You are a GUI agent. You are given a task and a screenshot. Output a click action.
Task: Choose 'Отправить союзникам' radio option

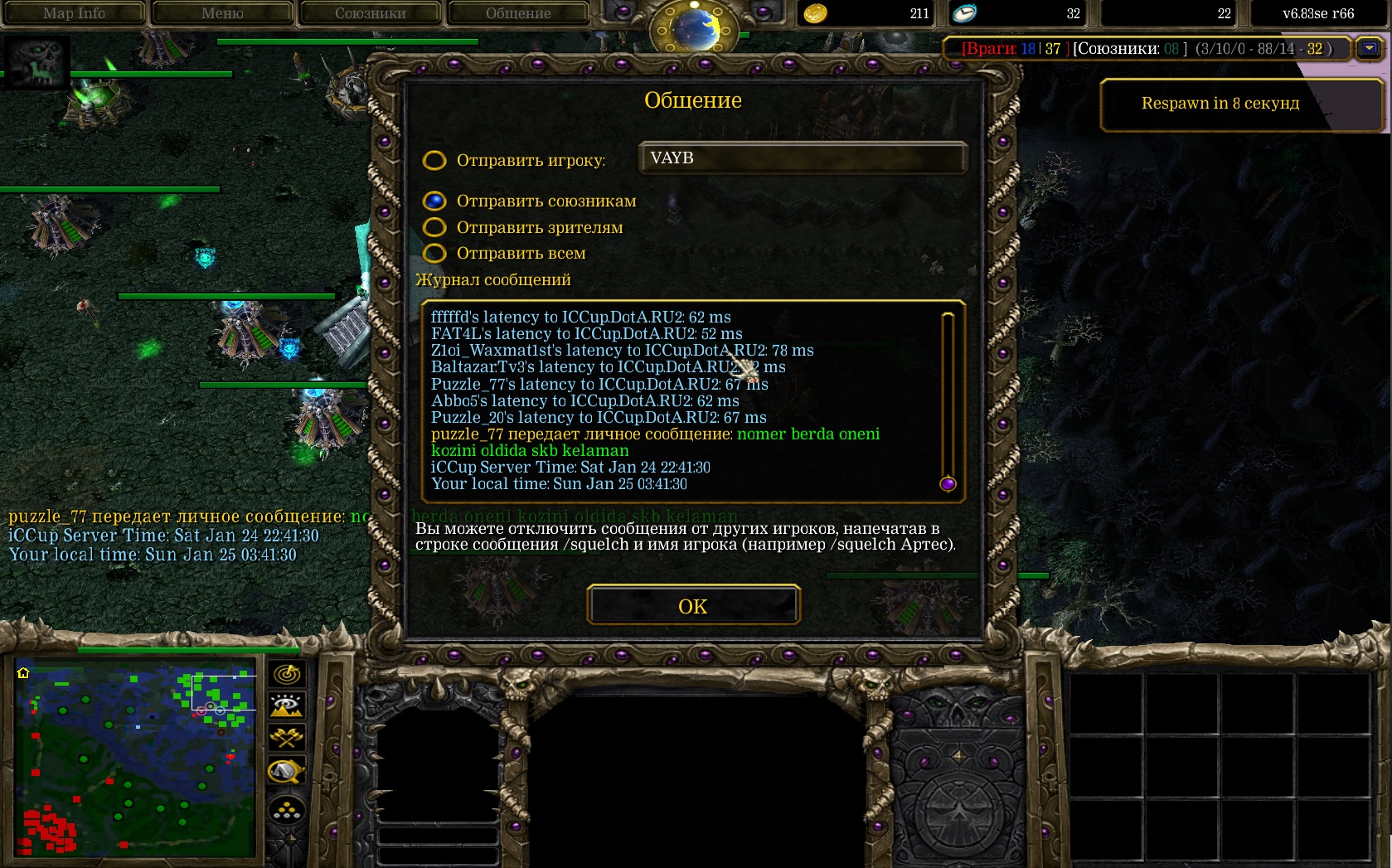tap(434, 201)
